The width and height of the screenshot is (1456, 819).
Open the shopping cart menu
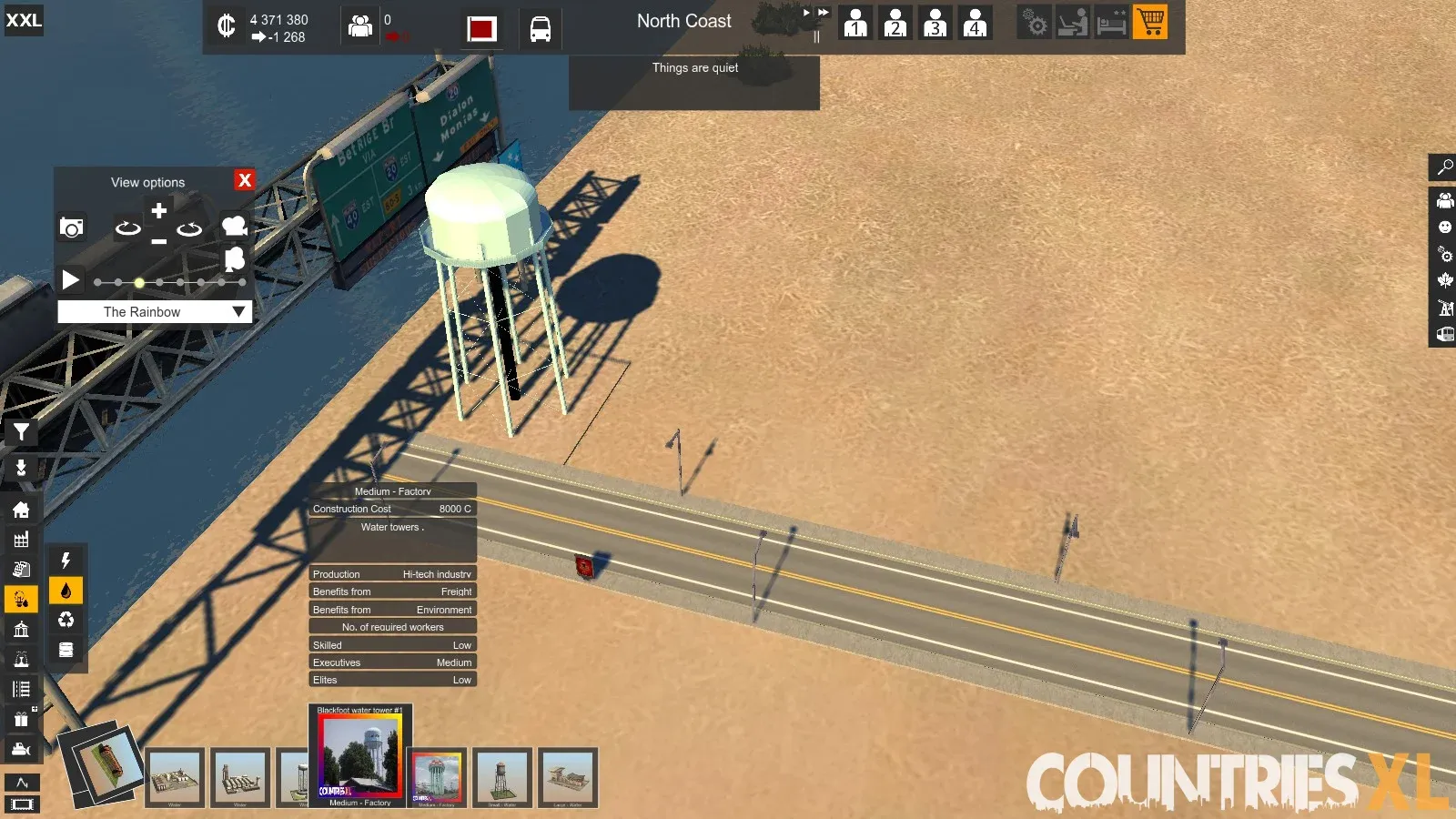1150,22
